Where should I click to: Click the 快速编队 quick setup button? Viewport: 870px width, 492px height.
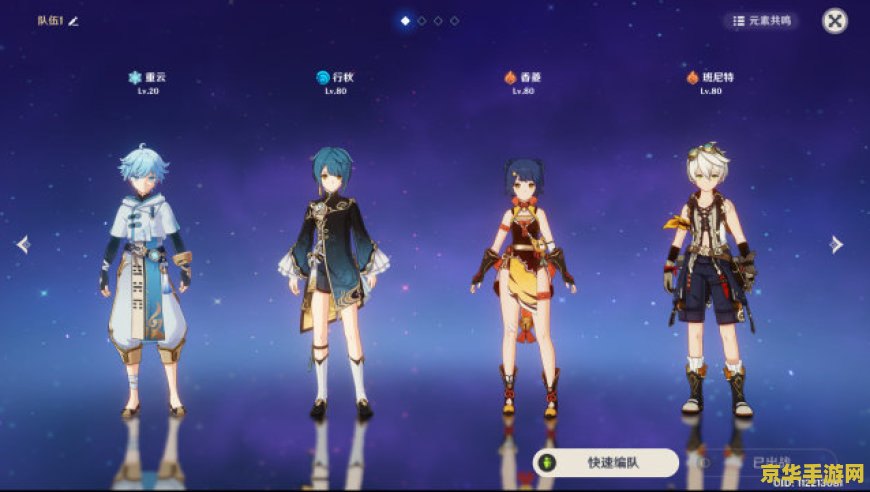[x=606, y=463]
